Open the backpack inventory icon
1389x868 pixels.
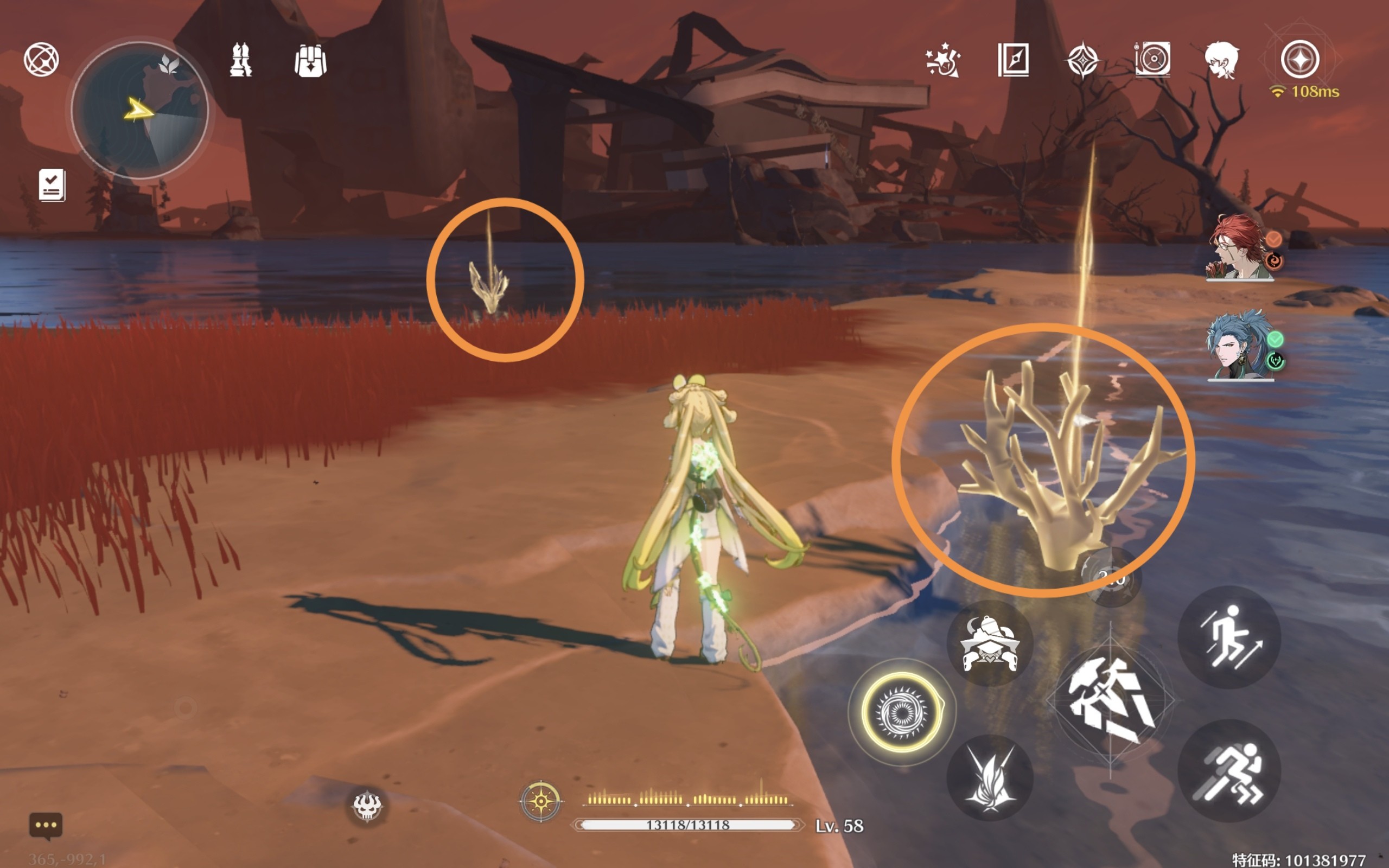pos(310,60)
